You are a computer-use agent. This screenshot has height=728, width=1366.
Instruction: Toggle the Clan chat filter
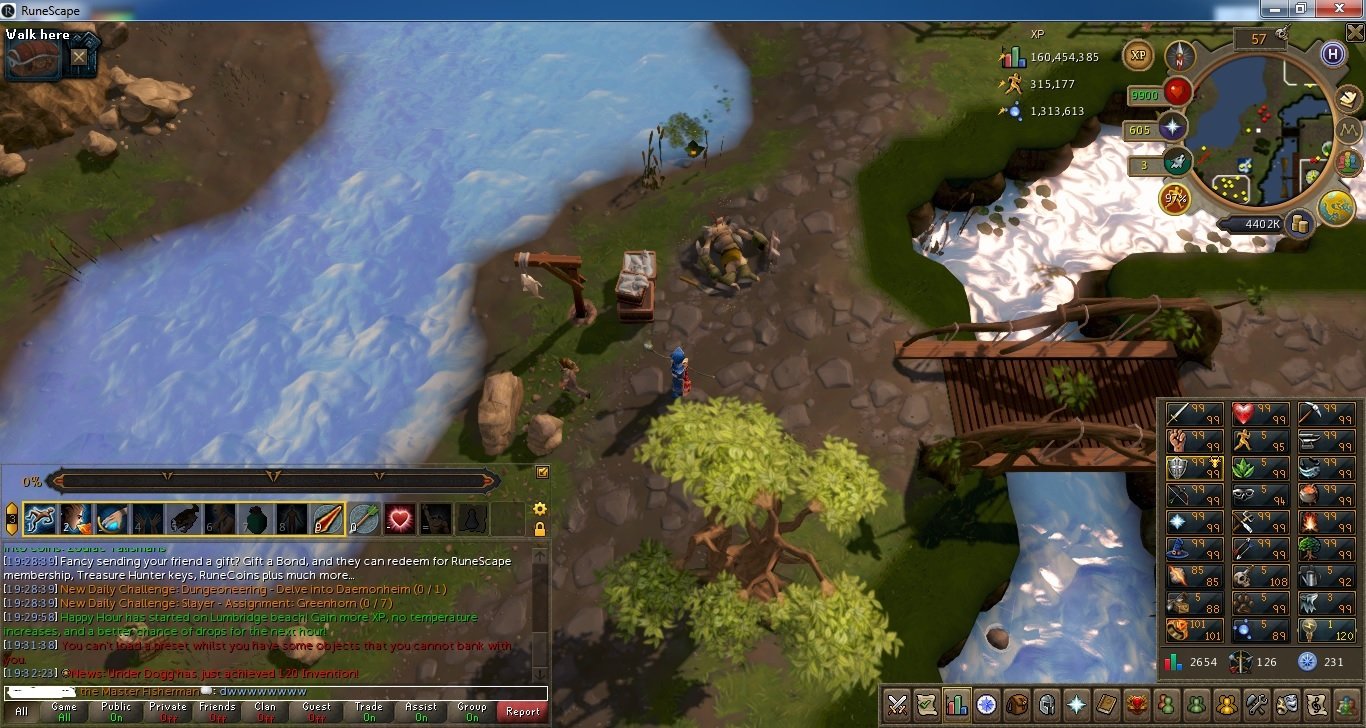coord(266,711)
